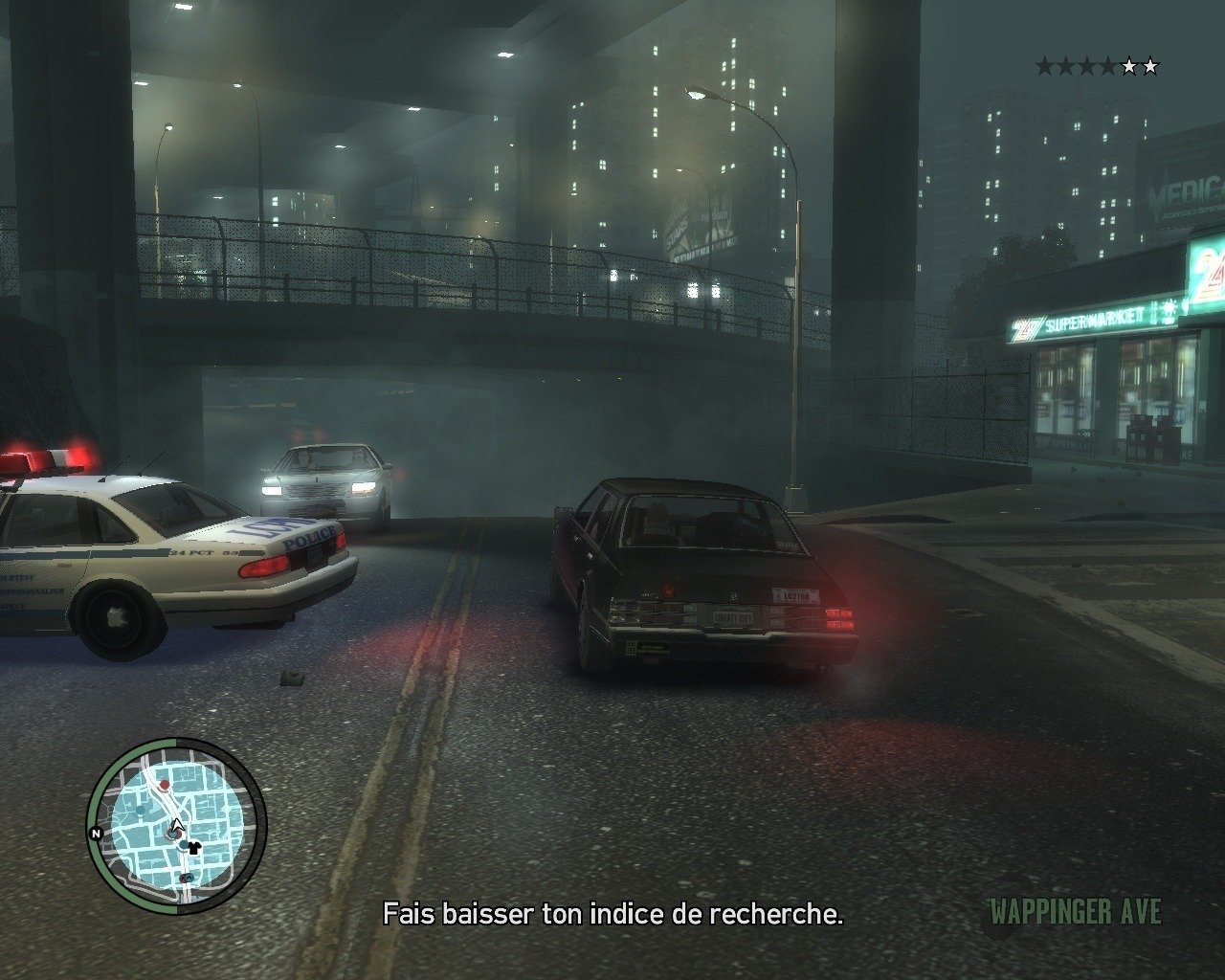Click the clothing shop t-shirt icon on the minimap
Image resolution: width=1225 pixels, height=980 pixels.
coord(194,846)
